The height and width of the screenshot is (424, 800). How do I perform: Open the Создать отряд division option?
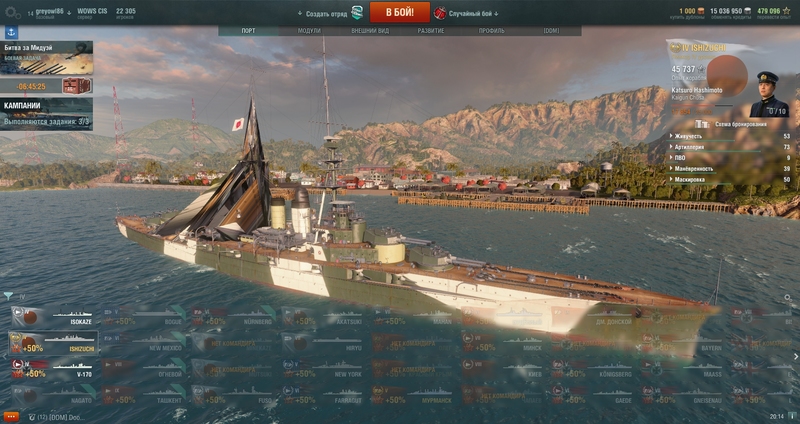(x=332, y=13)
